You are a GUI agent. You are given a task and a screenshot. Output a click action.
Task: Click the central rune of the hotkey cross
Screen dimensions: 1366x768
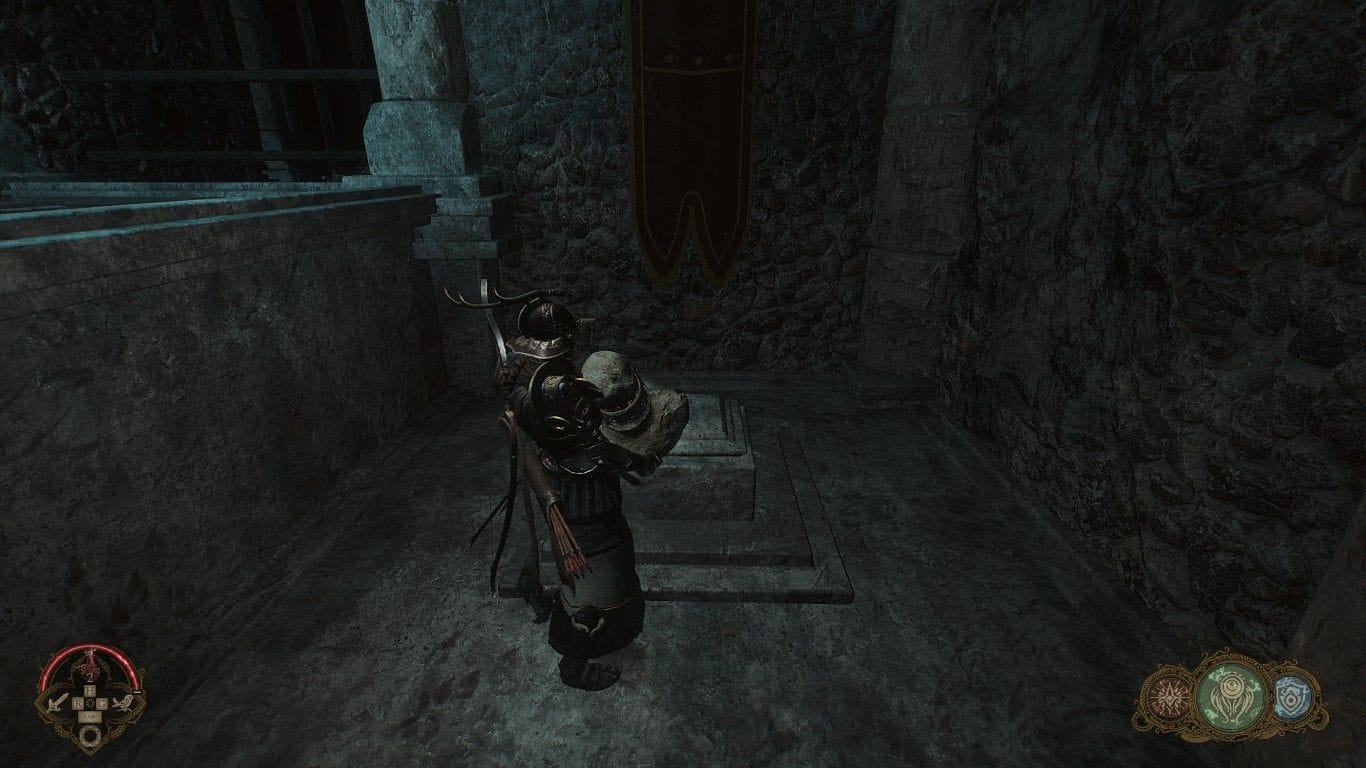click(89, 704)
